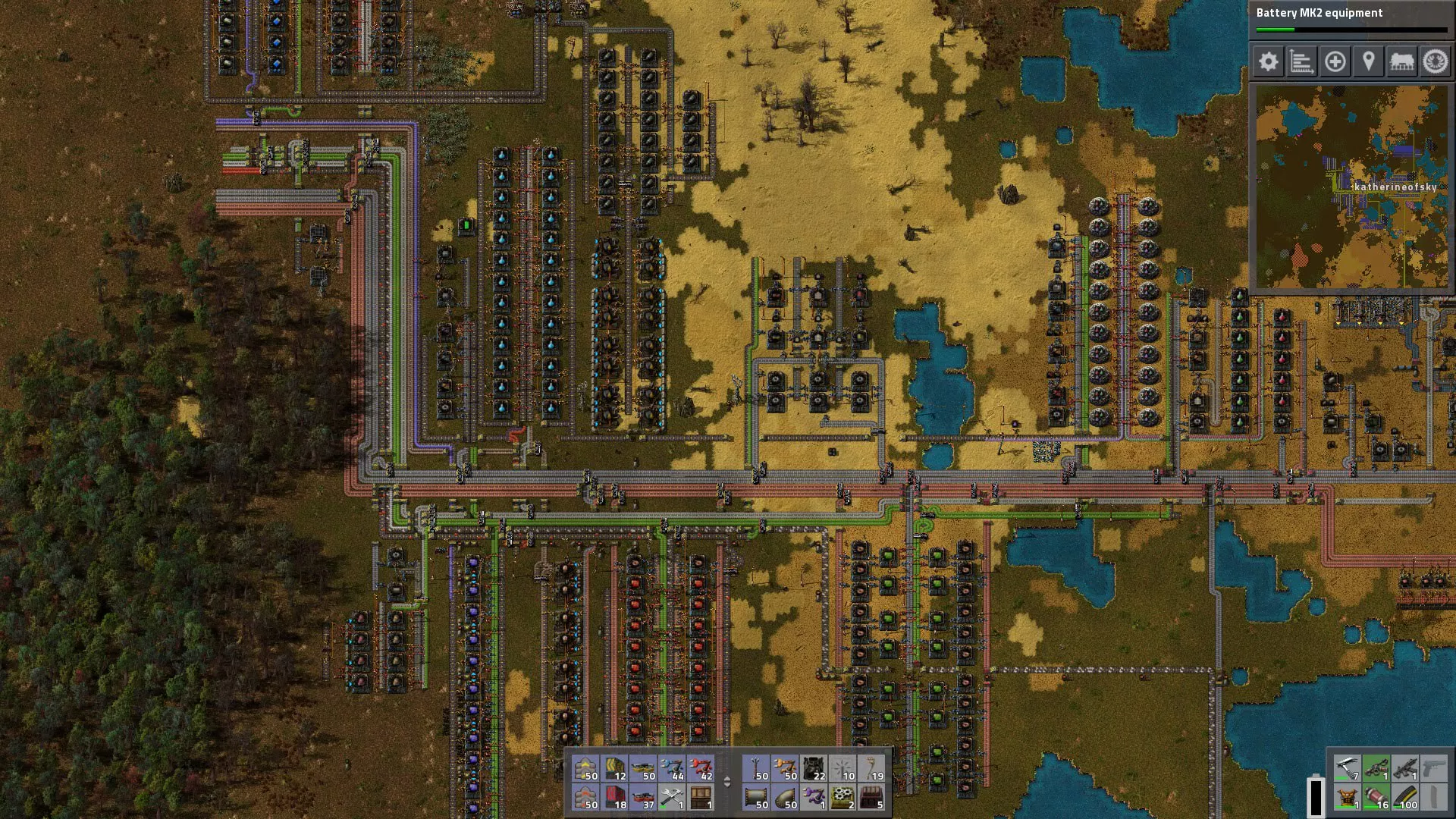Open the production statistics chart button
Screen dimensions: 1456x819
tap(1301, 61)
